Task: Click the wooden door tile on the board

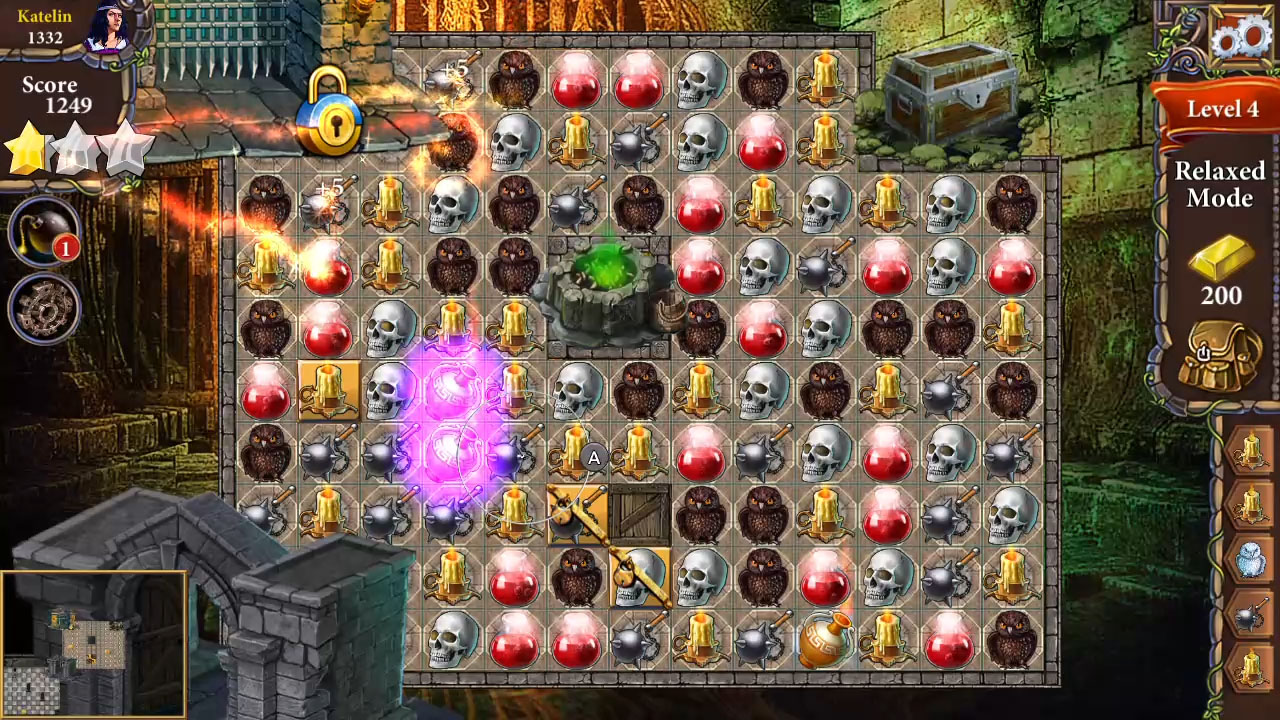Action: (x=637, y=516)
